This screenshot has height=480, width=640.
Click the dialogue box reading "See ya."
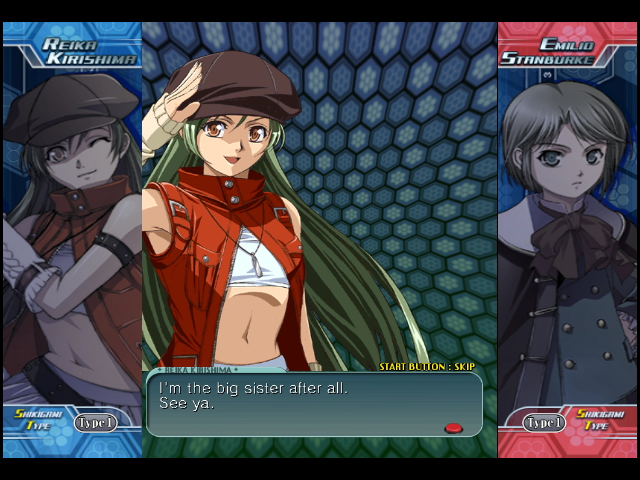click(314, 405)
